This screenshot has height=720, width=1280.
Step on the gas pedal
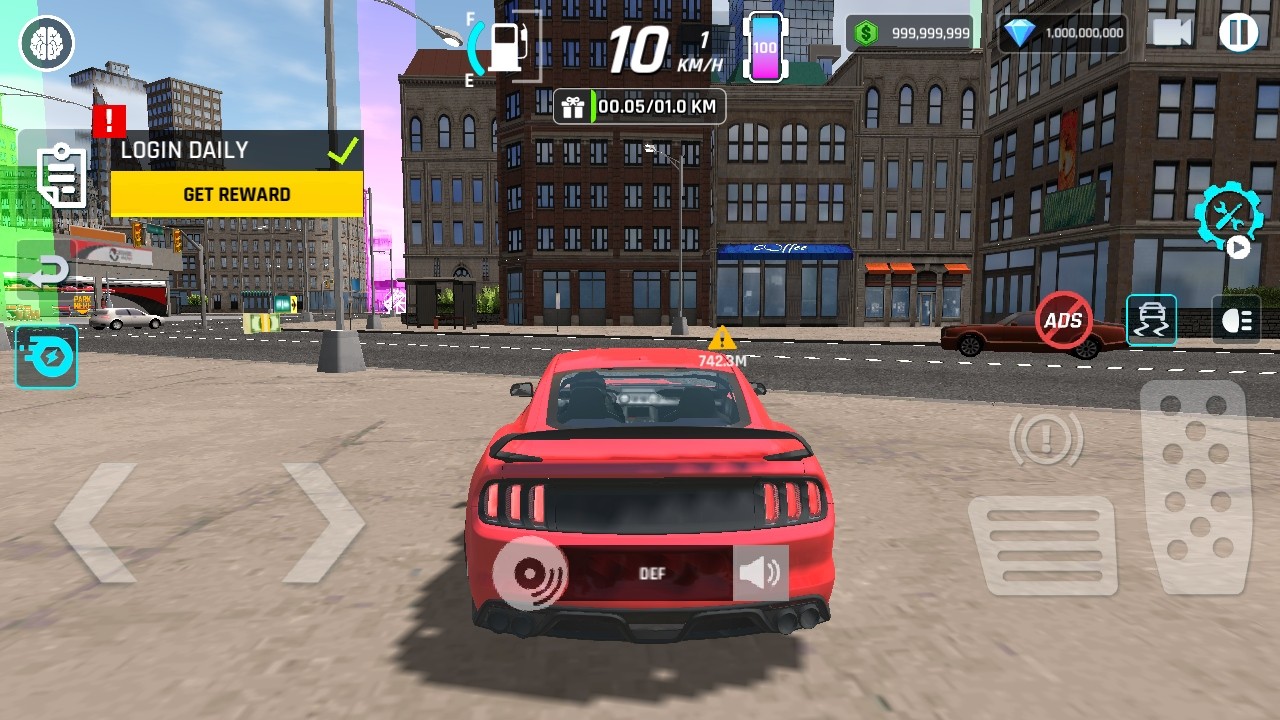1194,487
